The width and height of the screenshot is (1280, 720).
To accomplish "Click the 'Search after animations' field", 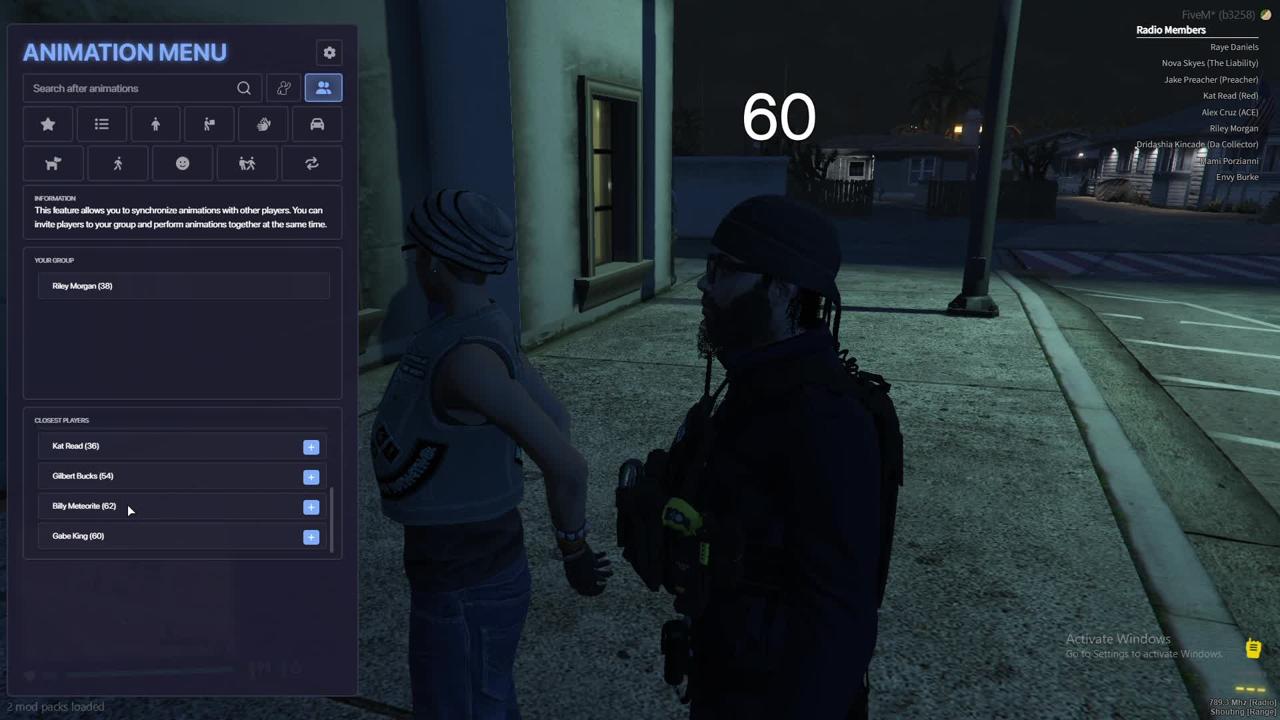I will tap(130, 89).
